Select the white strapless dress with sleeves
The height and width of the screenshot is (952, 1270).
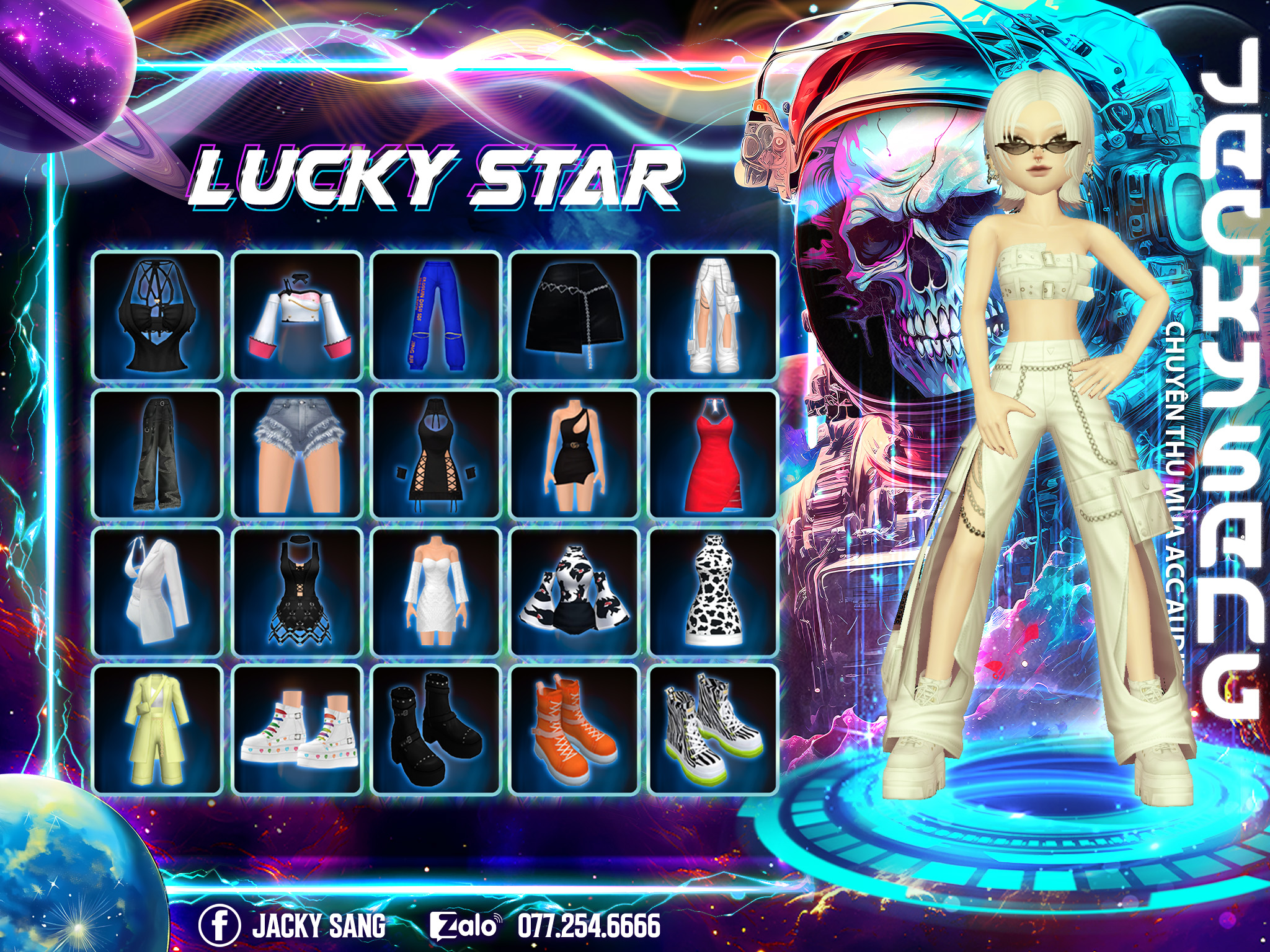click(436, 592)
